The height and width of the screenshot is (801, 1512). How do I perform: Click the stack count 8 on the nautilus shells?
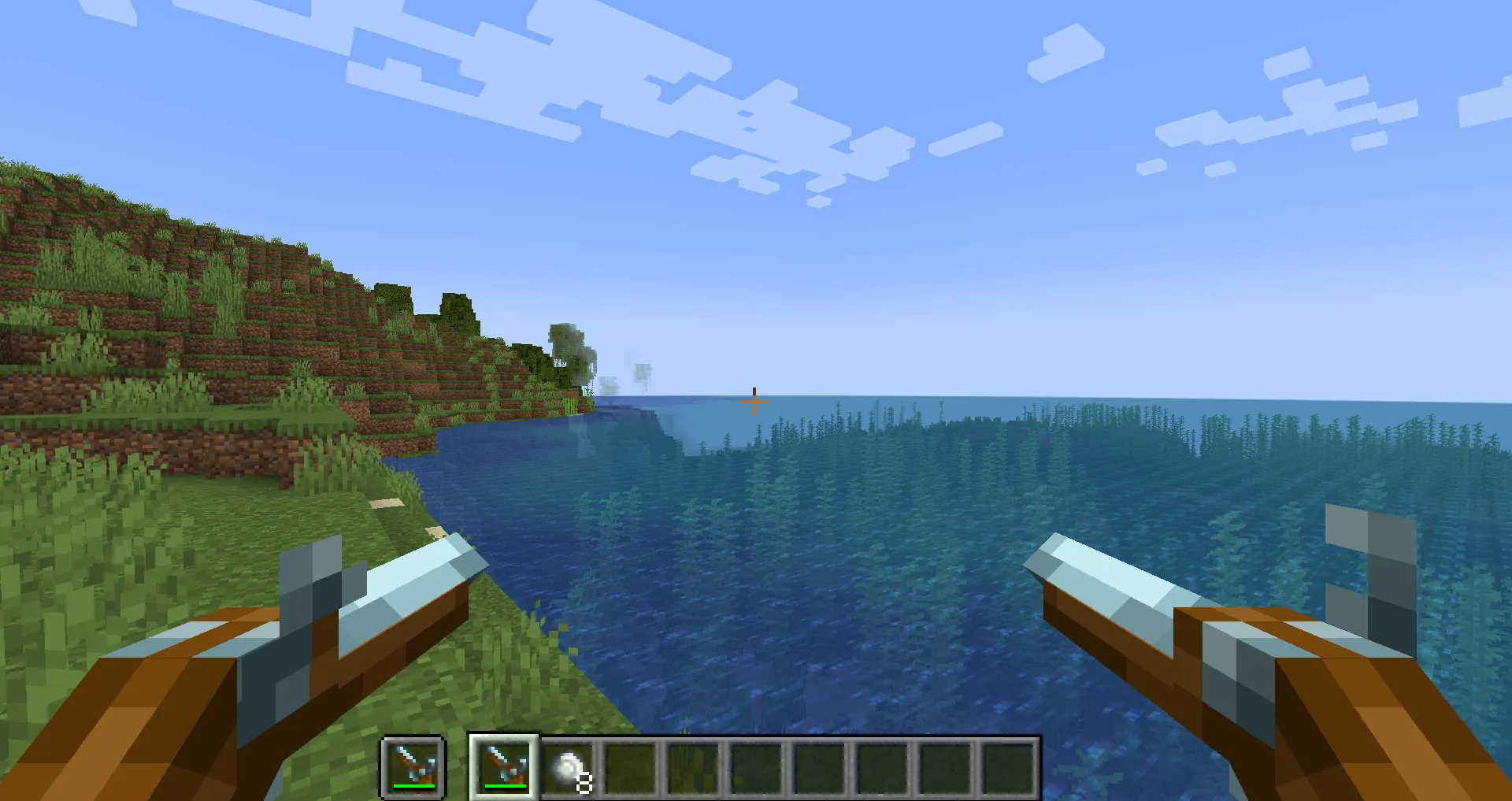(x=584, y=784)
